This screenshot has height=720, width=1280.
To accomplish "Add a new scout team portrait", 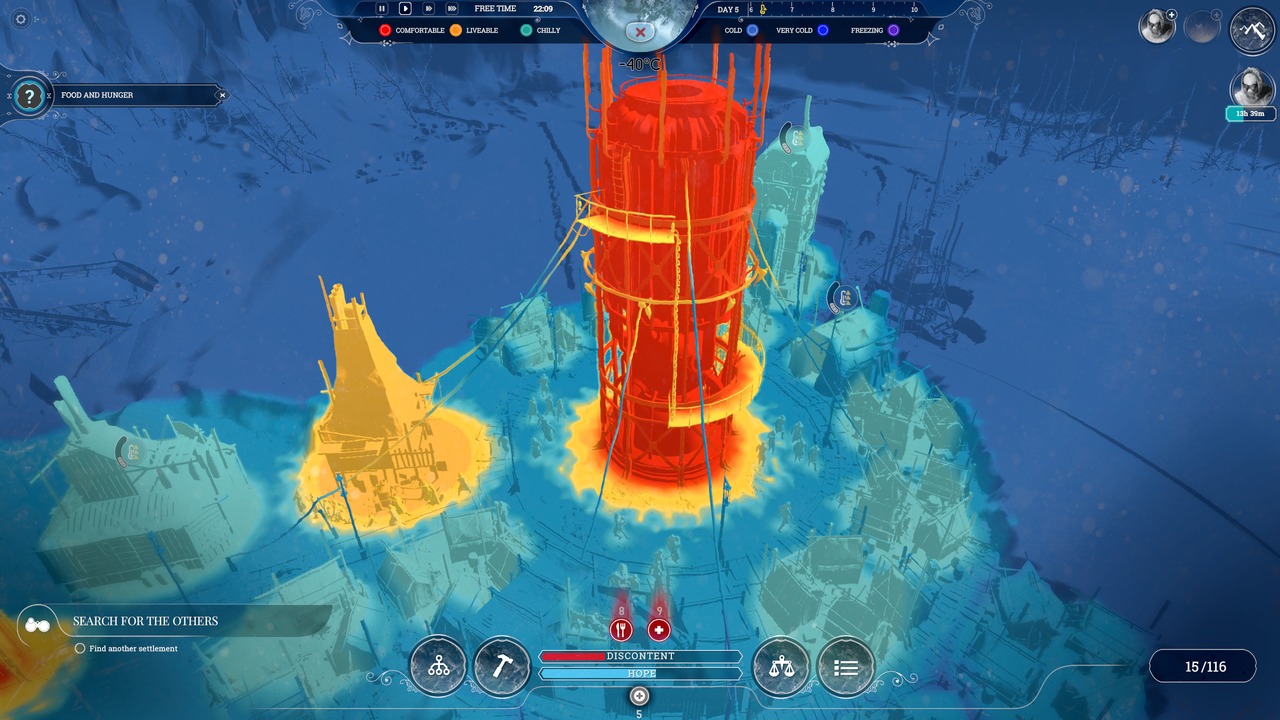I will pyautogui.click(x=1158, y=27).
